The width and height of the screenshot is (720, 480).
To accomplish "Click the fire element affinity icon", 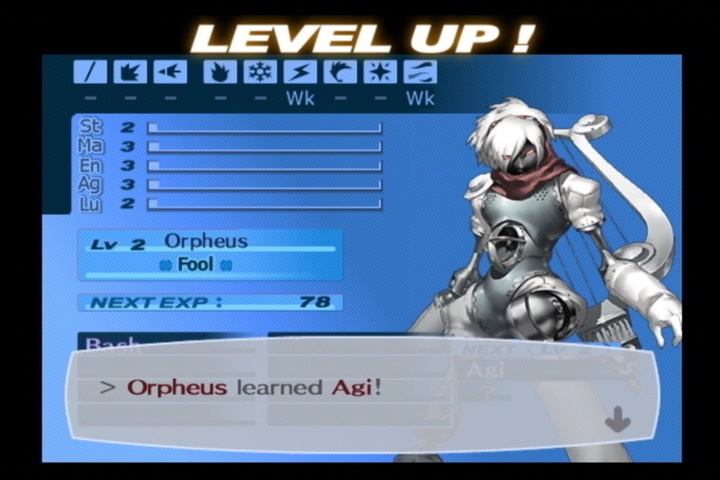I will point(220,72).
